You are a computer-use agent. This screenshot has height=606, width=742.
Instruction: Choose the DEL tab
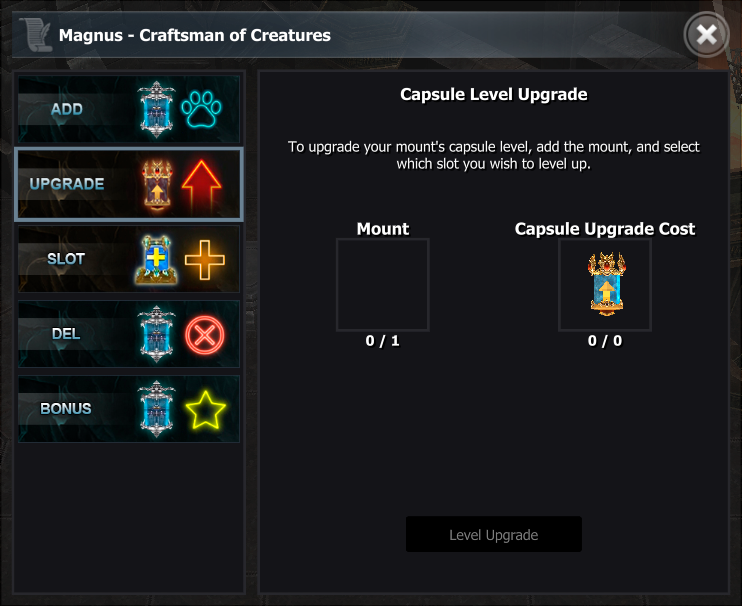128,334
